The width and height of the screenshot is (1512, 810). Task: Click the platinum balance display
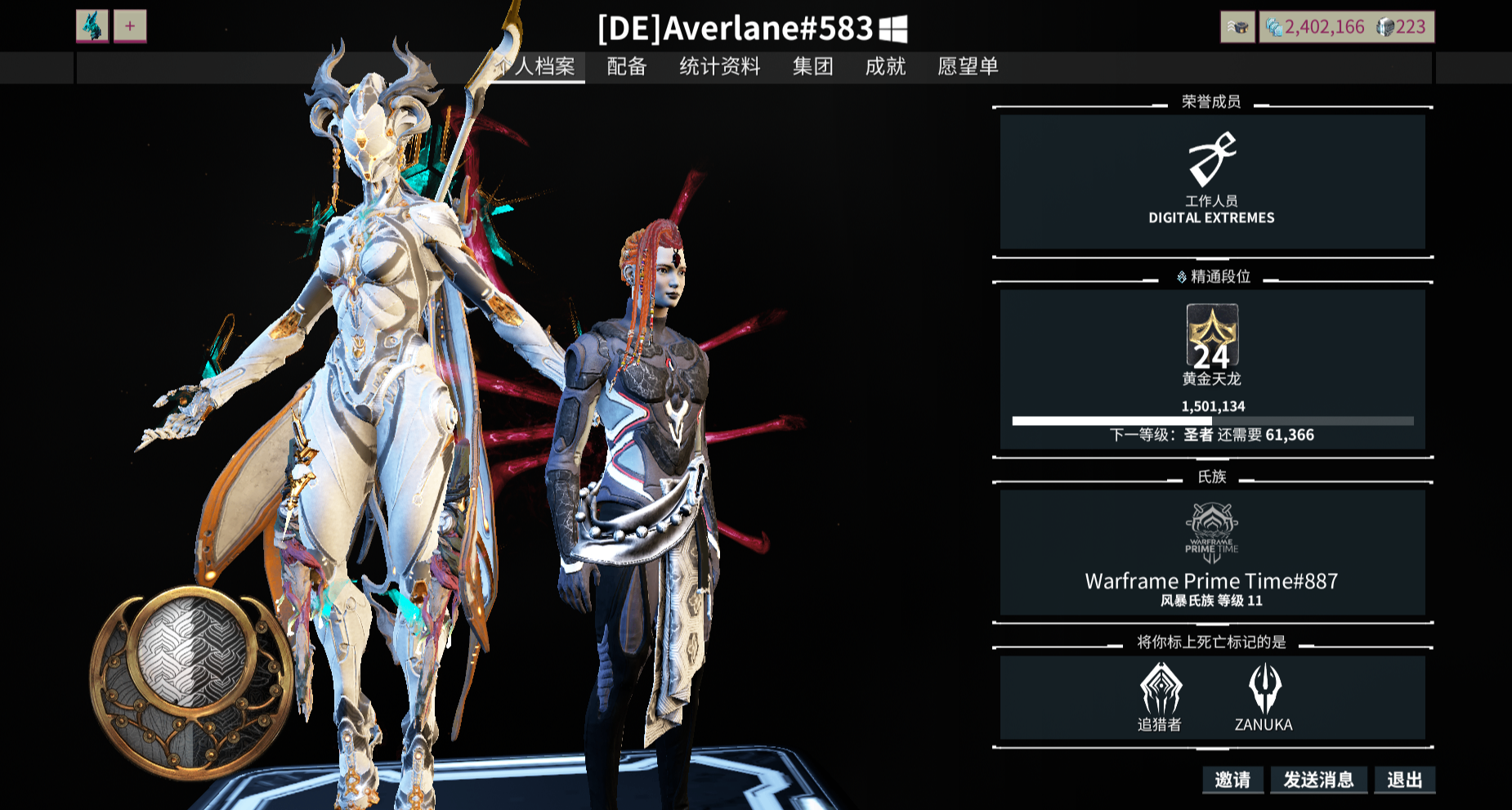point(1402,27)
